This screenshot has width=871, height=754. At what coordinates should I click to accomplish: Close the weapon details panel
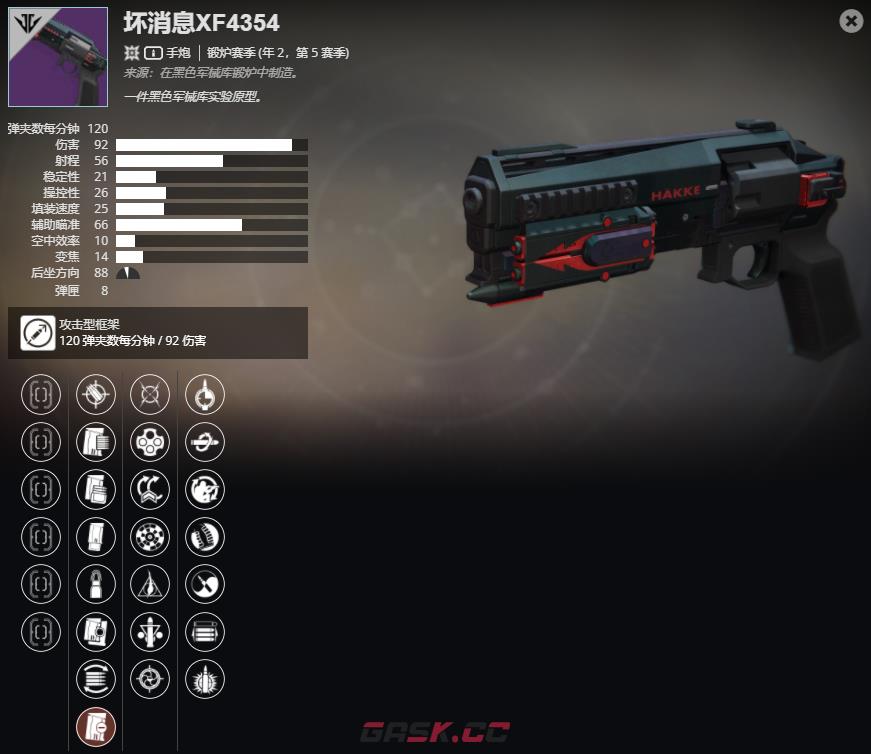[x=851, y=21]
